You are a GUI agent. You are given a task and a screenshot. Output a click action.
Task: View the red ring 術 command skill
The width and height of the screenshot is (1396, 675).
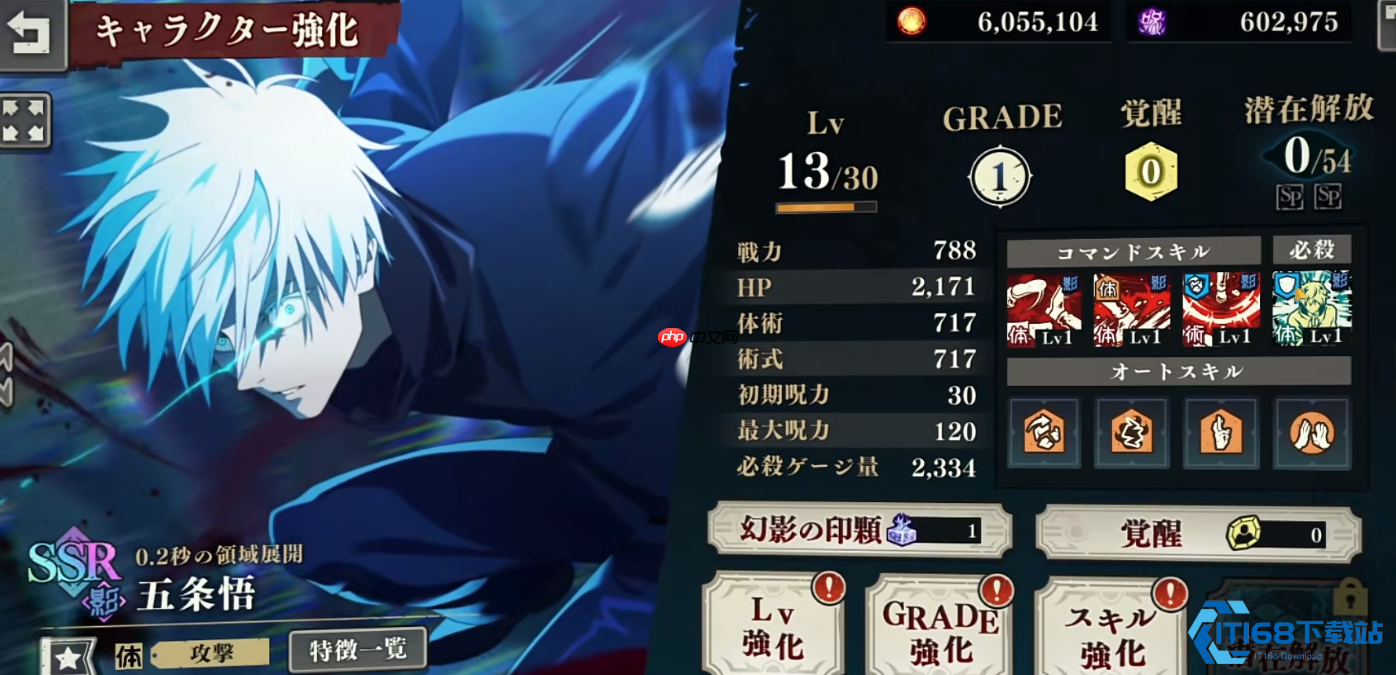tap(1220, 309)
